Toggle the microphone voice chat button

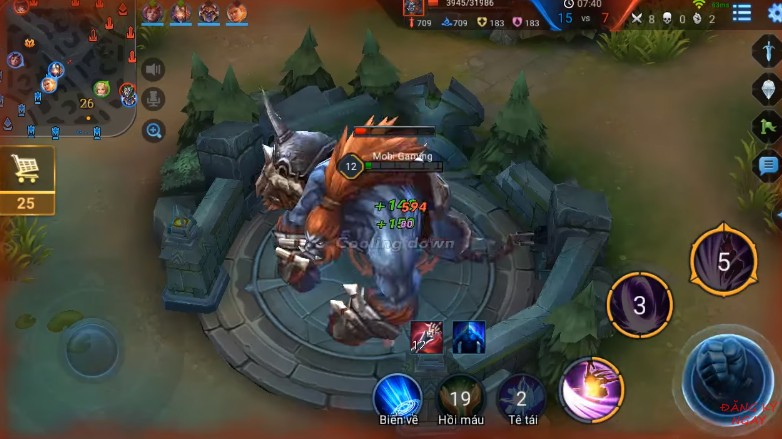coord(153,99)
